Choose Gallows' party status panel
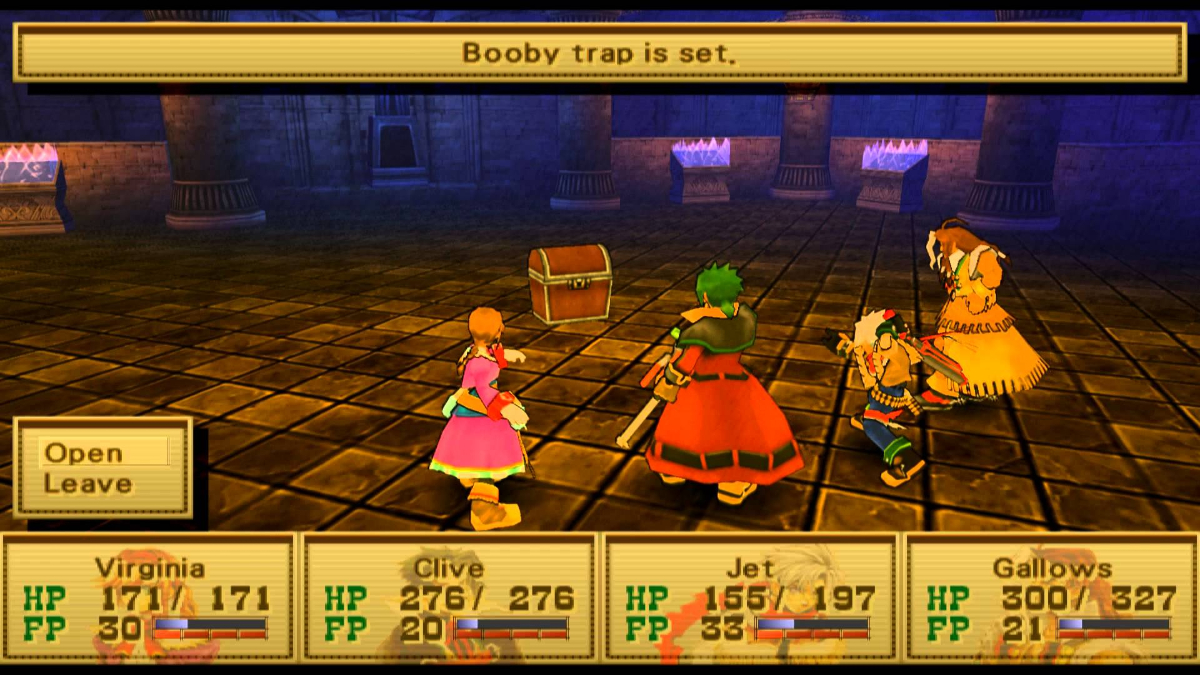 [x=1051, y=598]
